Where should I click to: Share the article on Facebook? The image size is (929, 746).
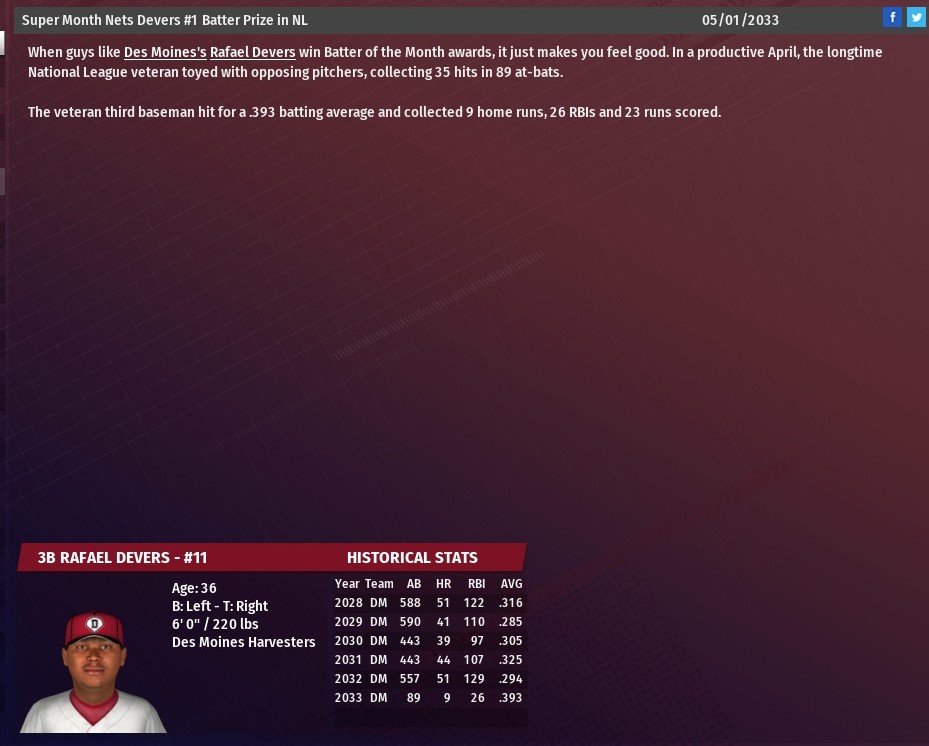tap(892, 17)
